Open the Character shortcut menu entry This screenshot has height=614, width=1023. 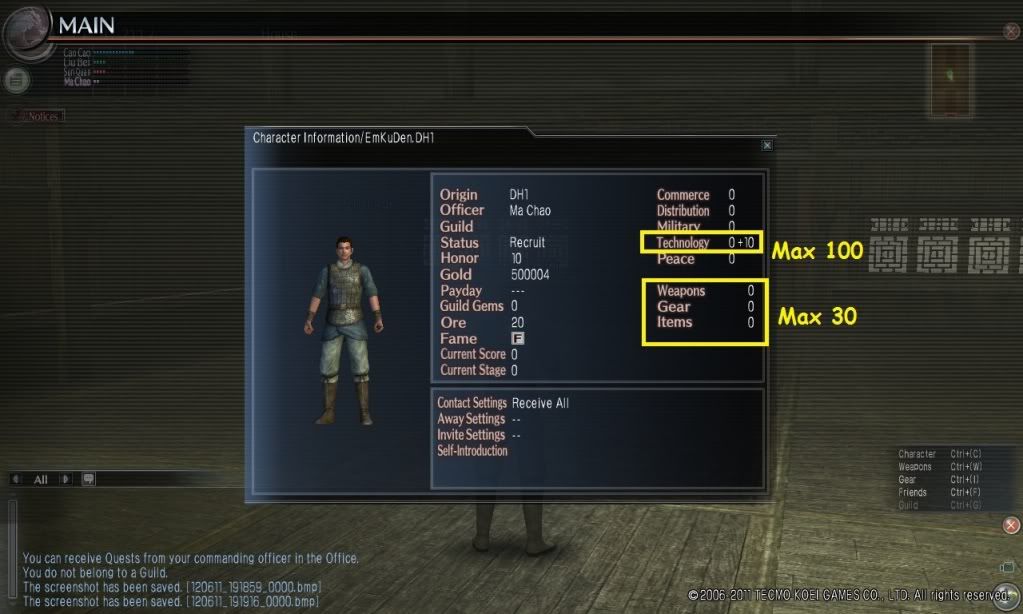(x=917, y=455)
